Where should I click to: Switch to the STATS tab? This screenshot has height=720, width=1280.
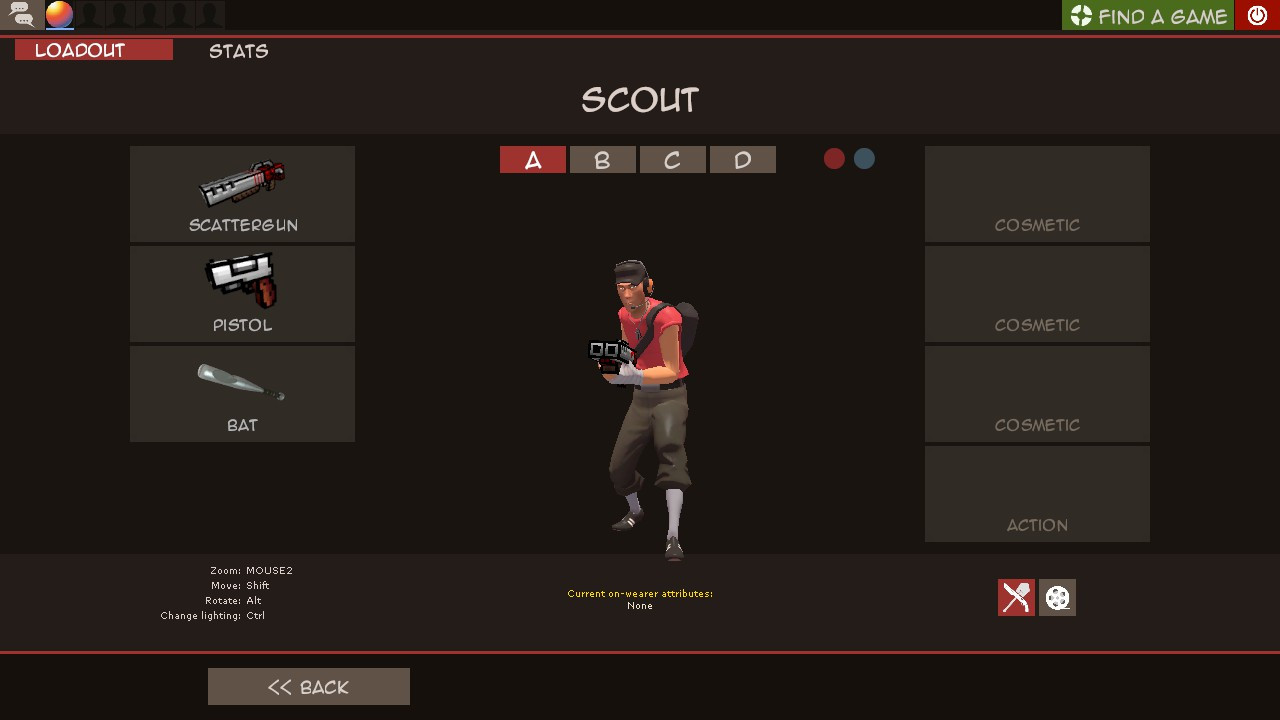pos(238,51)
